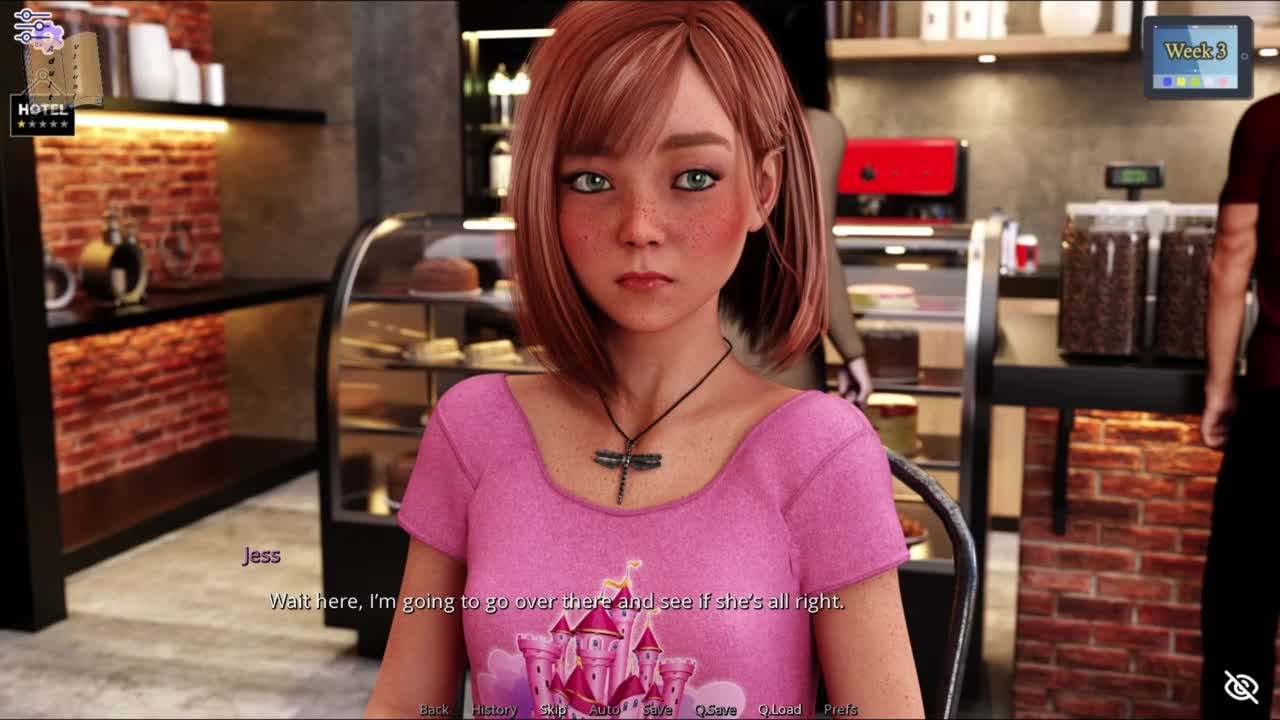The height and width of the screenshot is (720, 1280).
Task: Click the Hotel star rating badge
Action: pyautogui.click(x=42, y=116)
